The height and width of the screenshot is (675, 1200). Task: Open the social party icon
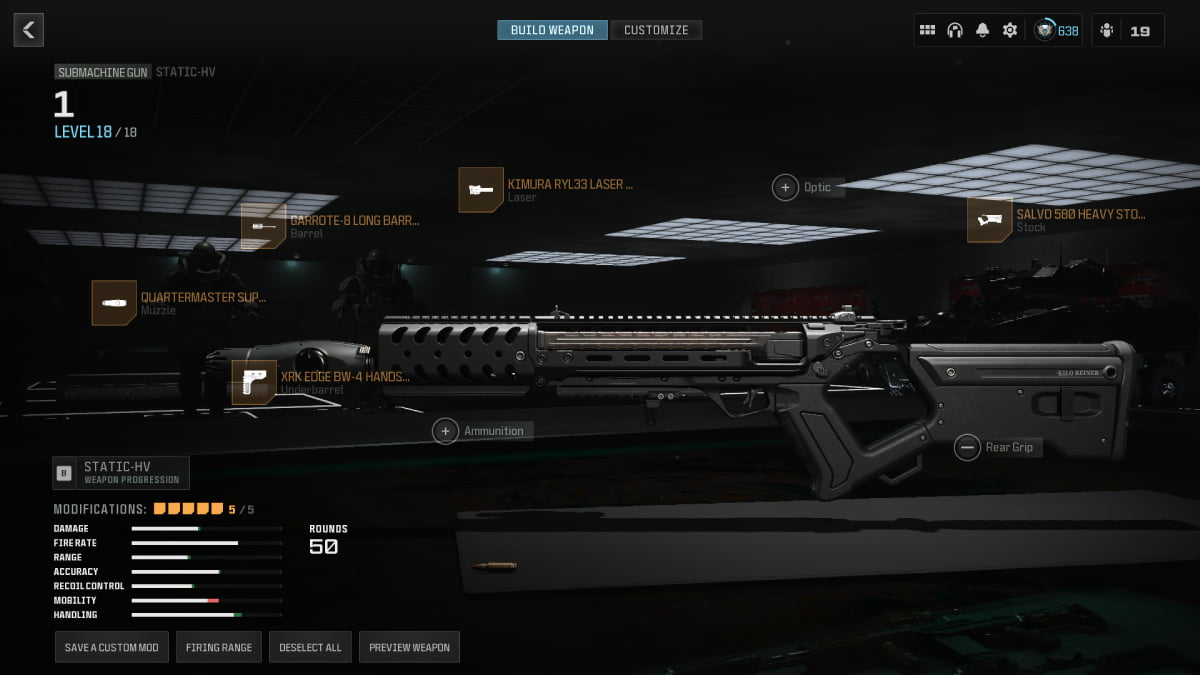(x=1106, y=30)
